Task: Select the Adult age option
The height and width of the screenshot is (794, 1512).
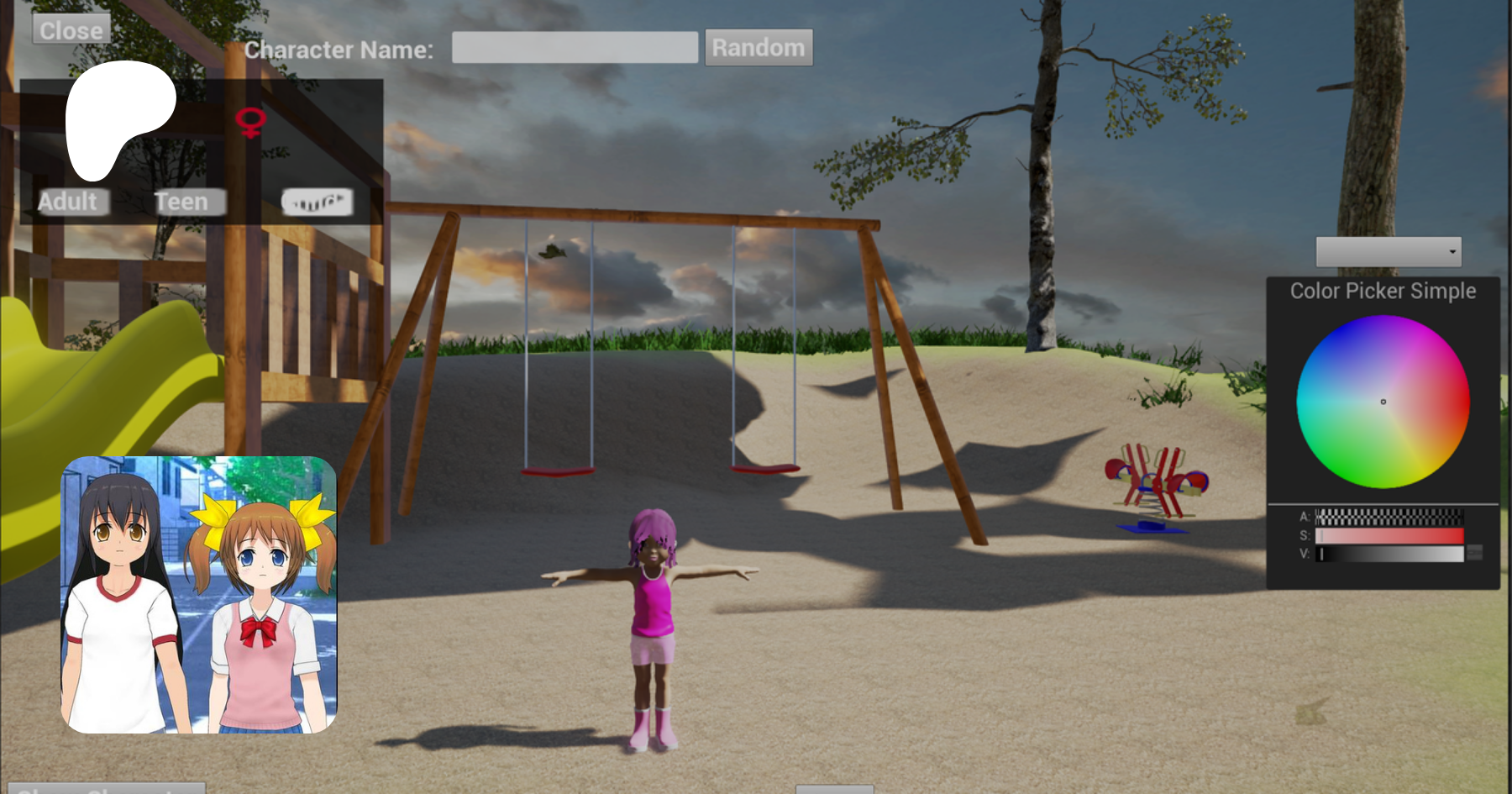Action: tap(68, 202)
